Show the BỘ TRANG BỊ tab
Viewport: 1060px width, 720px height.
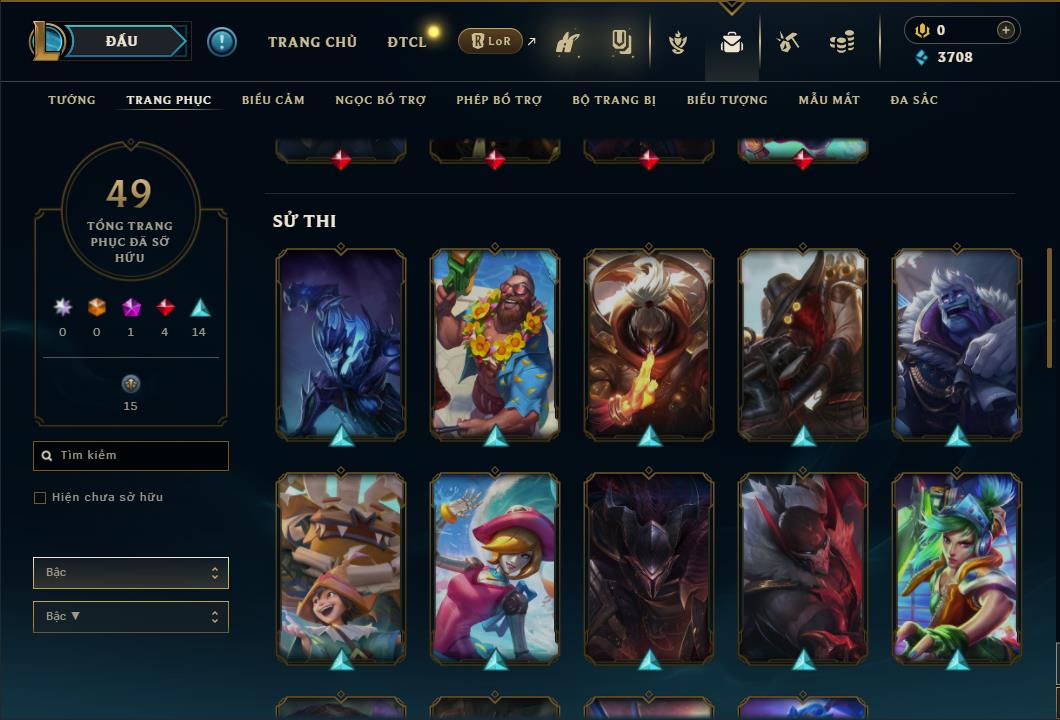pos(614,100)
